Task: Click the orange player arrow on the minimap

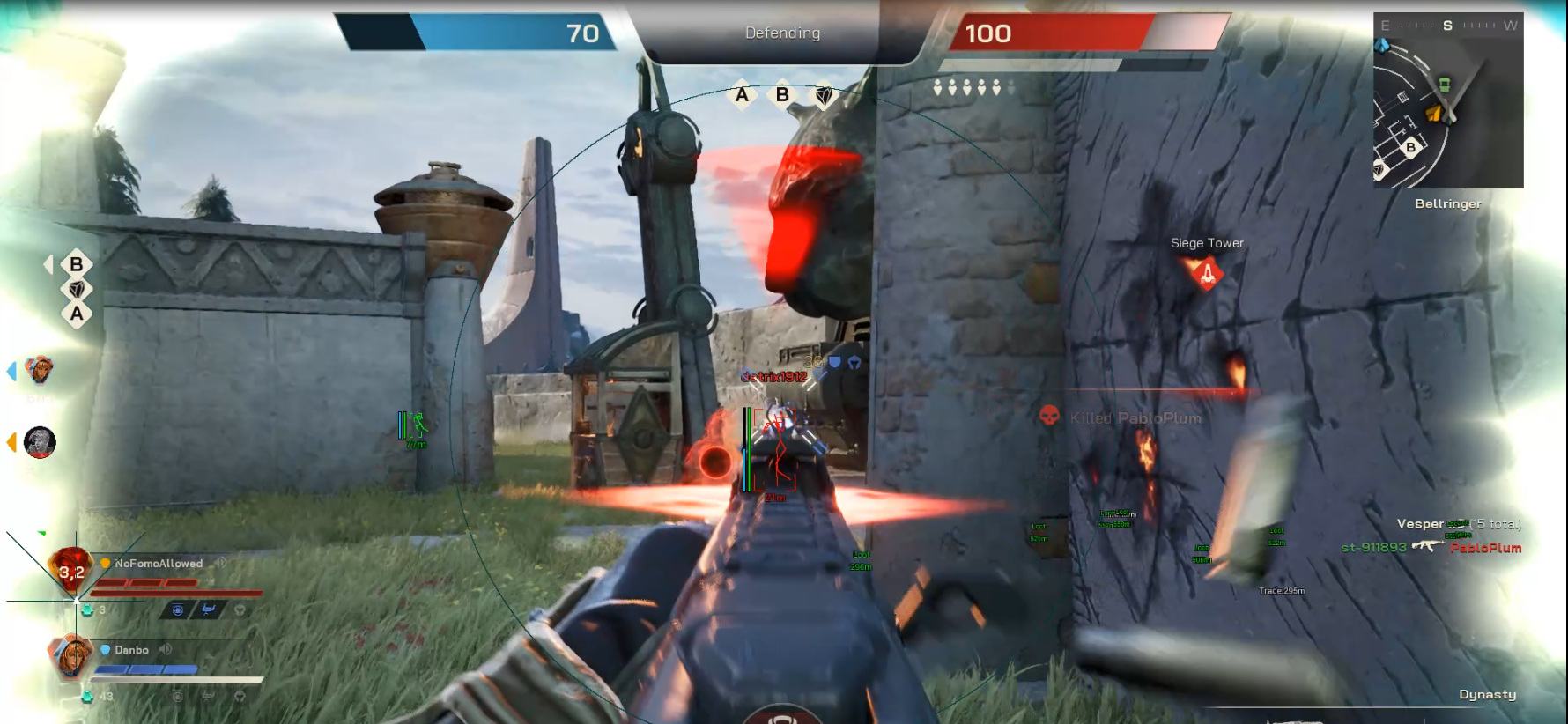Action: [x=1435, y=113]
